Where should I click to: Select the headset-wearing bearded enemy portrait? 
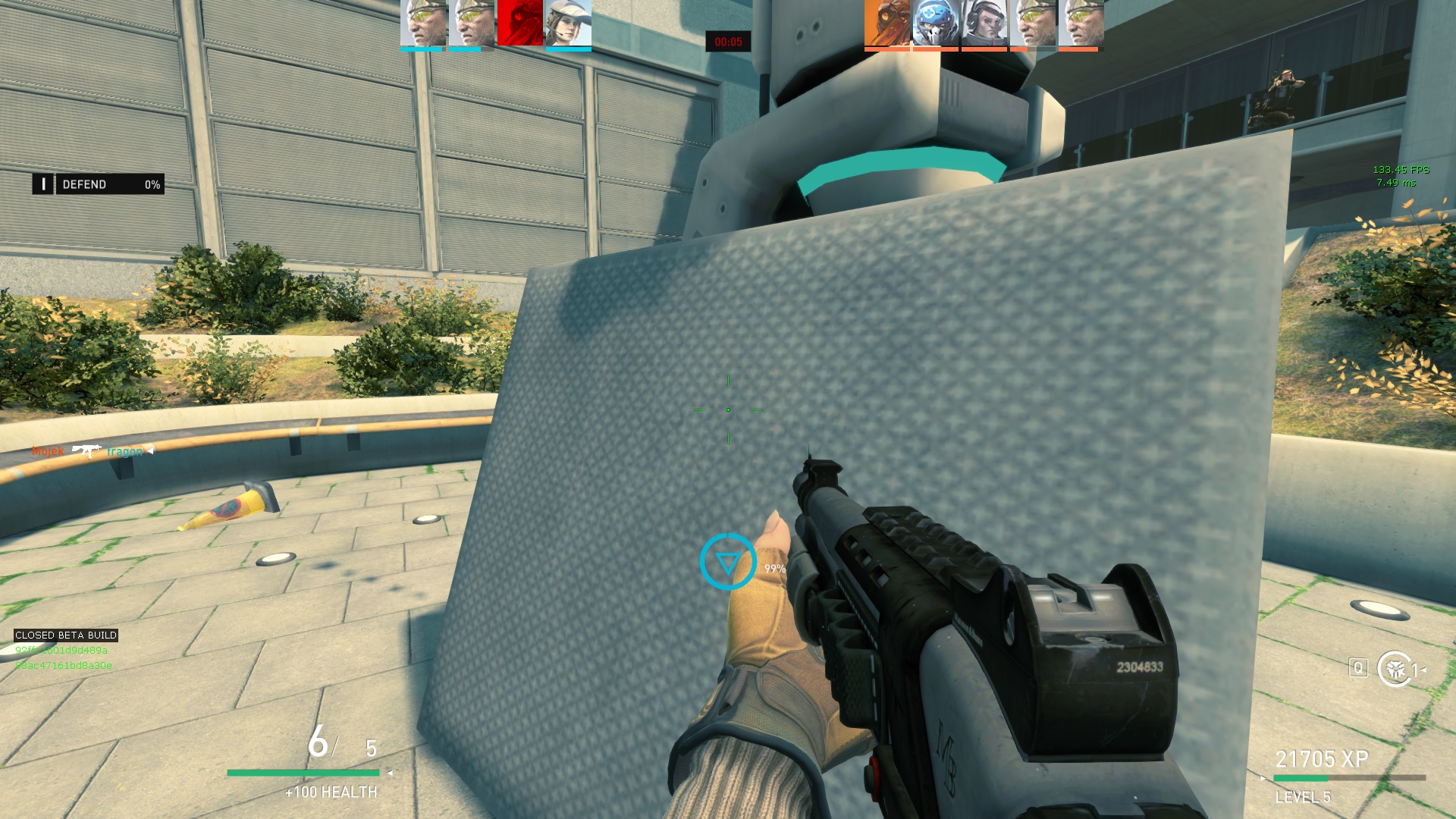[984, 23]
